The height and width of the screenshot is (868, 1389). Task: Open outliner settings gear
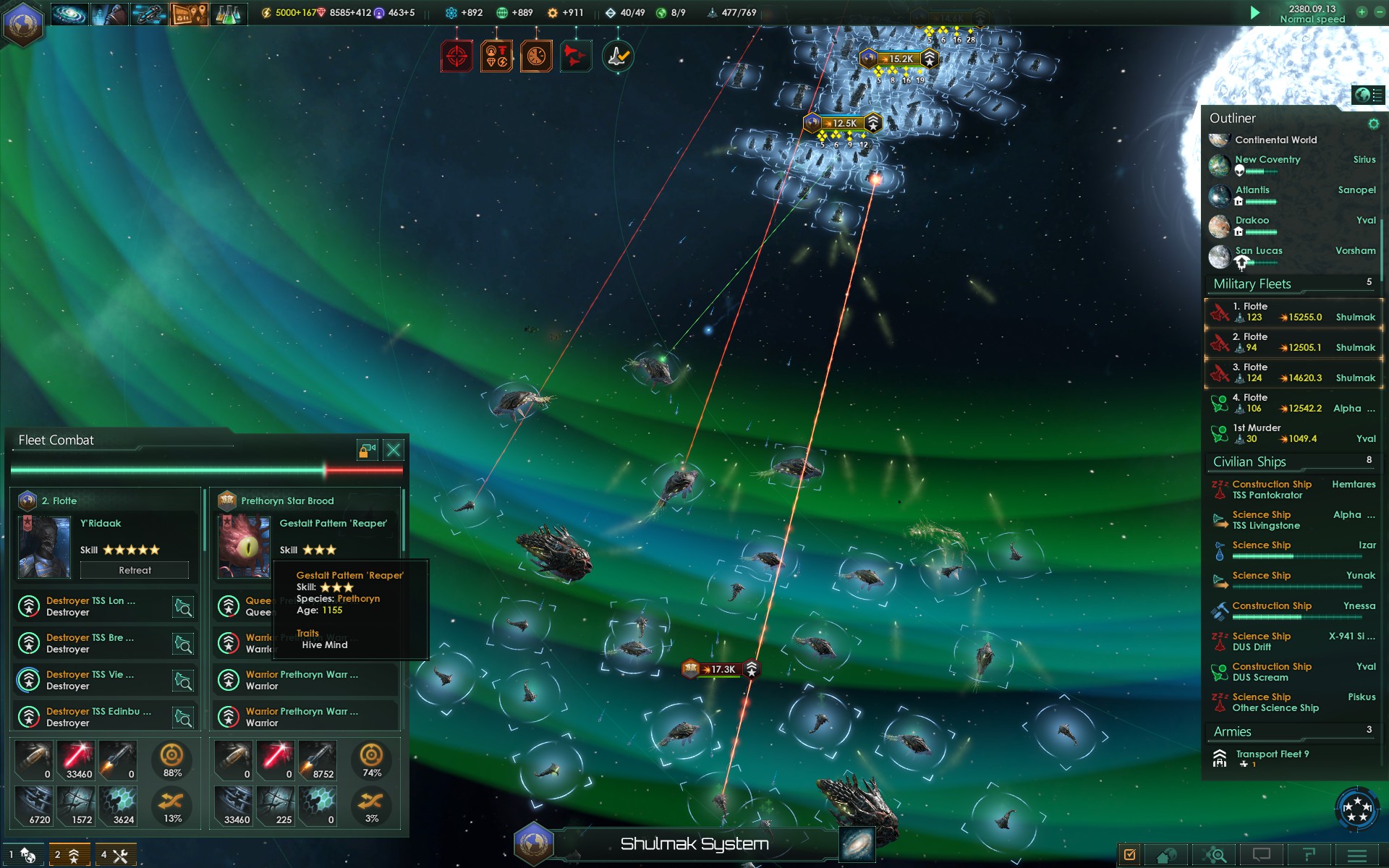(x=1373, y=124)
